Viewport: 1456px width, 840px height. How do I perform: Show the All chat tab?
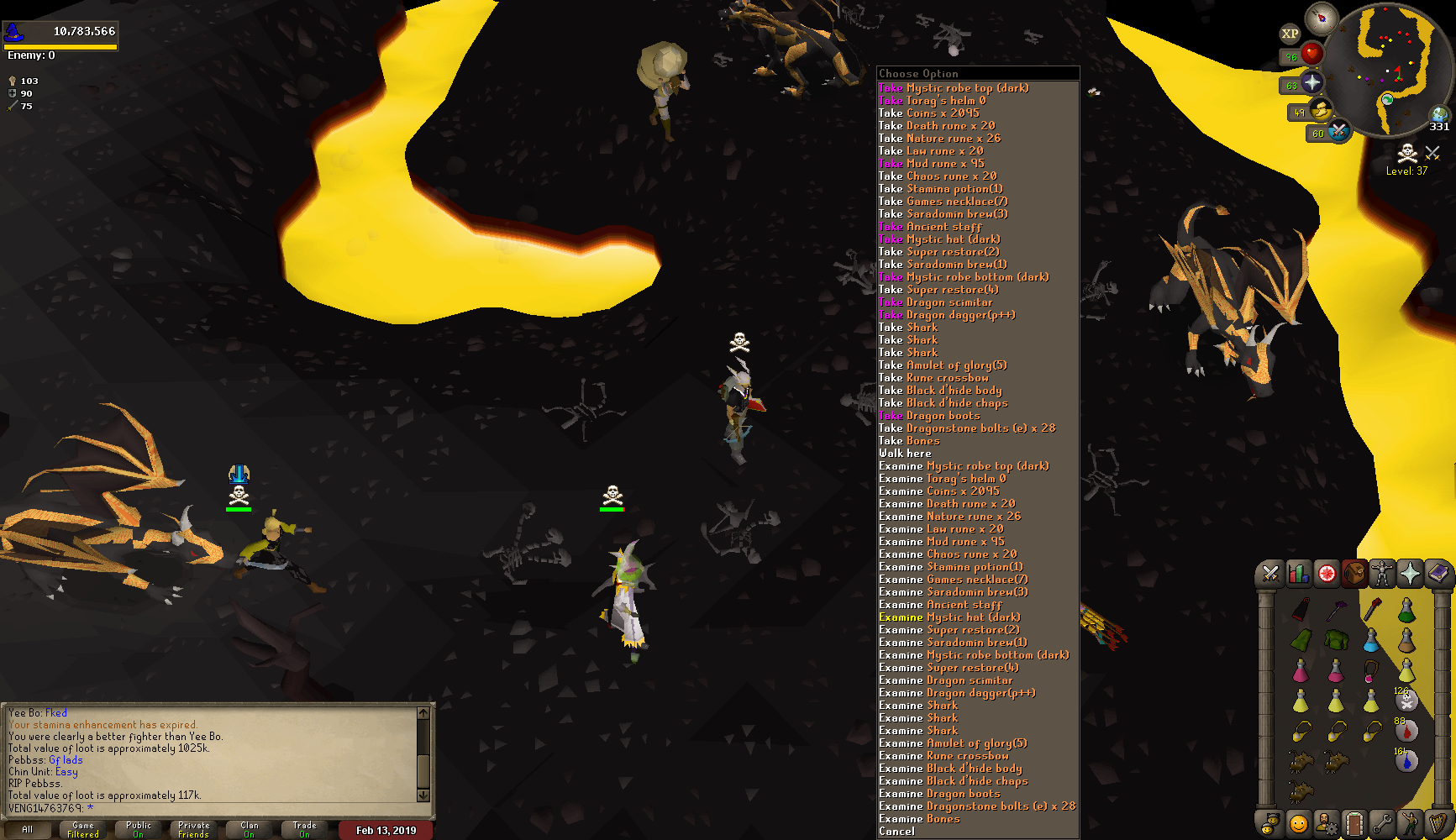[28, 829]
